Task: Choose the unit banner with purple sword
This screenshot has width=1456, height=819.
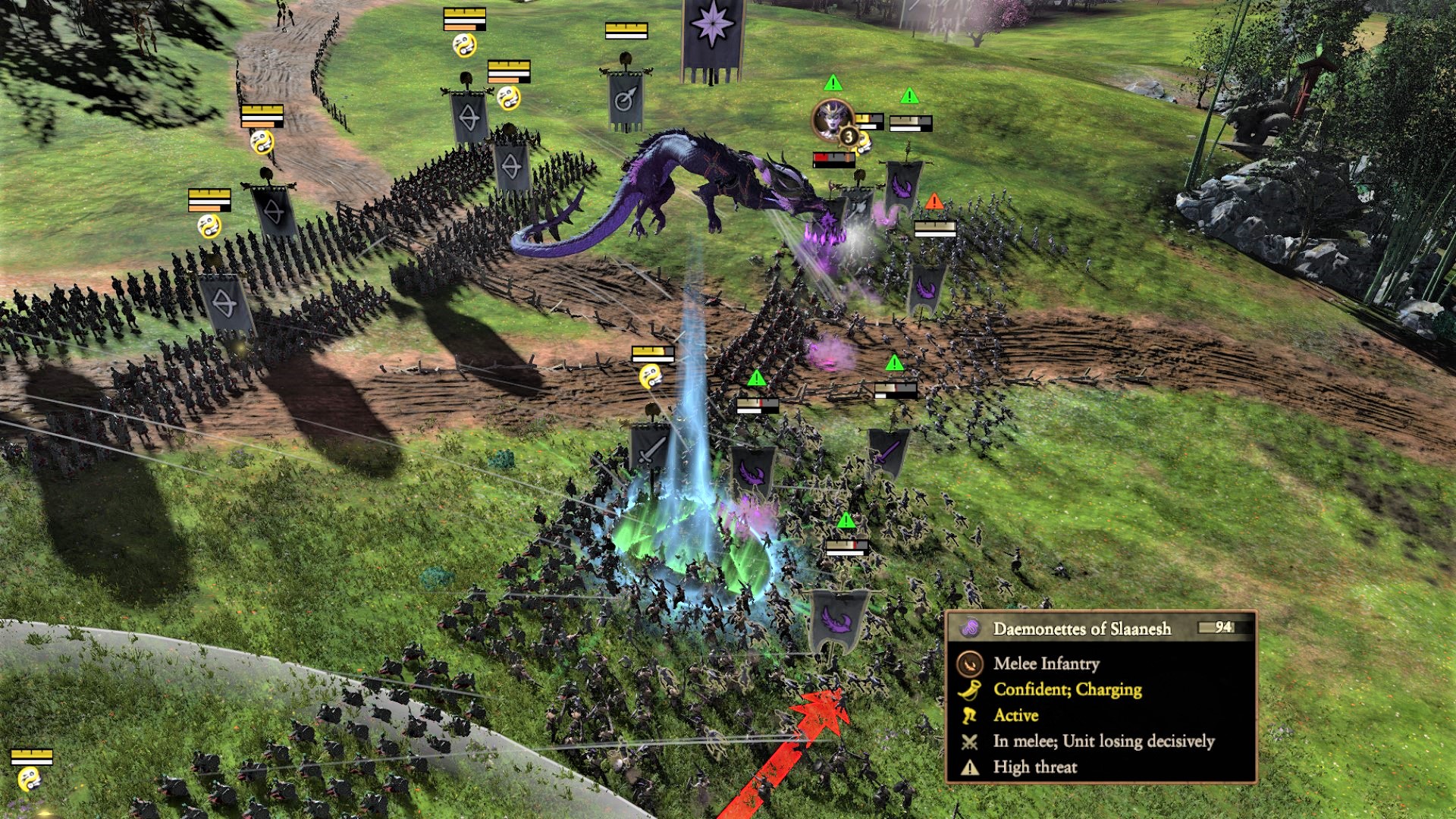Action: point(888,452)
